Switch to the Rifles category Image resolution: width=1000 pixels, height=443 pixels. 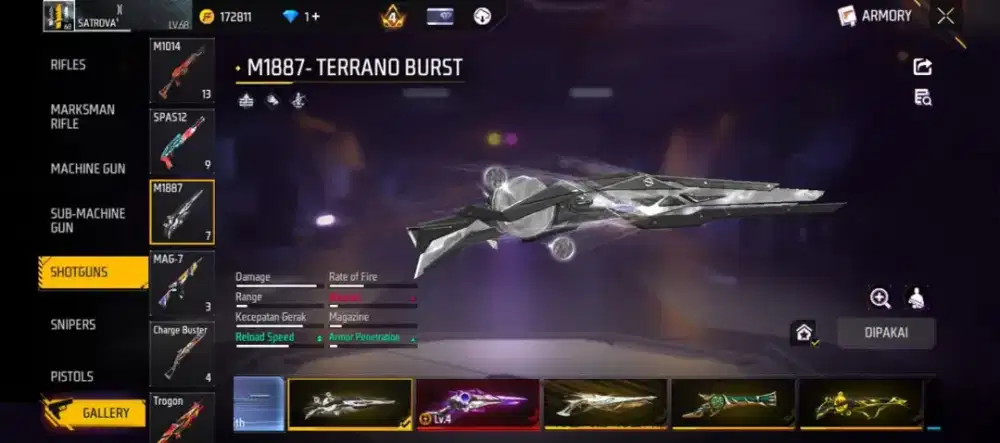(68, 65)
